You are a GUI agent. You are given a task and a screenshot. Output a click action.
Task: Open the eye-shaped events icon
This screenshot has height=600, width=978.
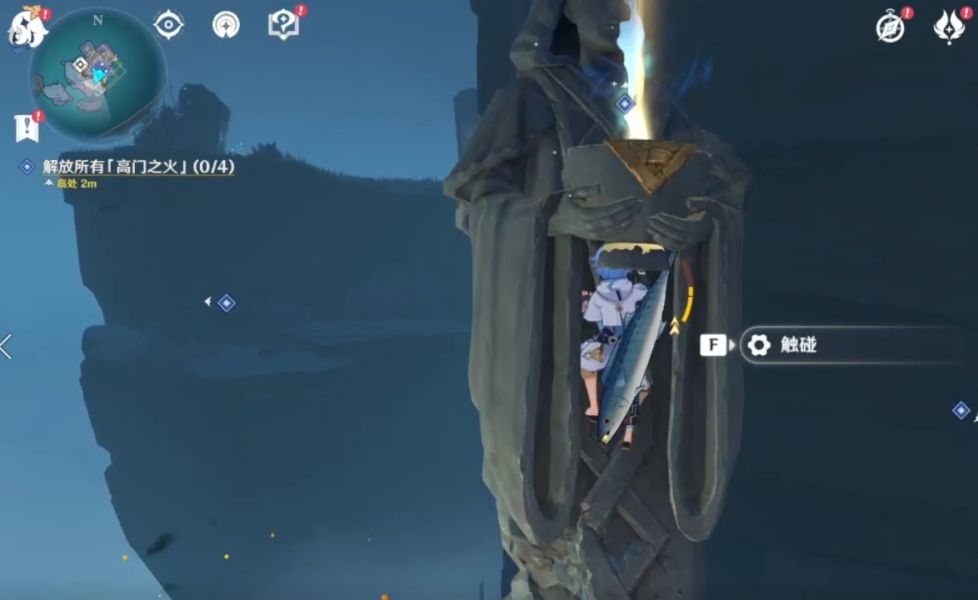coord(168,25)
